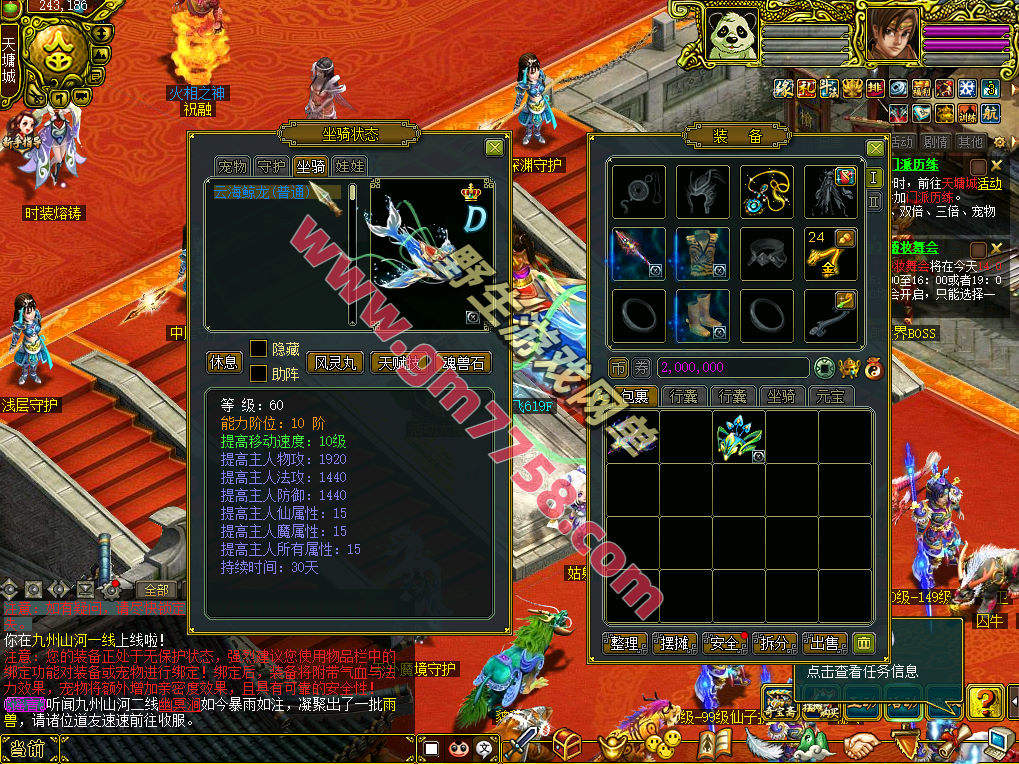Switch to the 宠物 pet tab
Viewport: 1019px width, 764px height.
coord(232,166)
